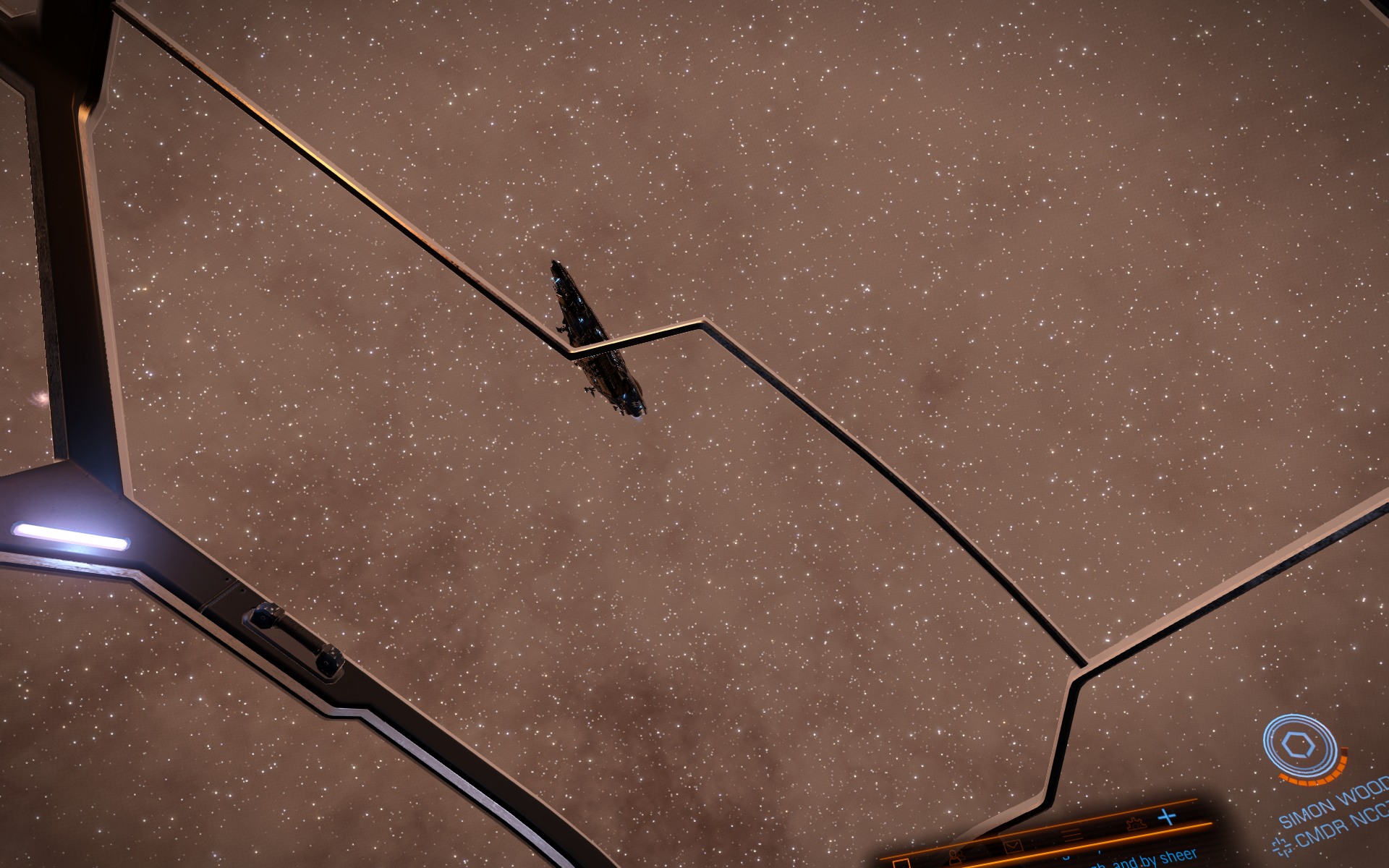Image resolution: width=1389 pixels, height=868 pixels.
Task: Open the comms panel settings gear tab
Action: point(1137,823)
